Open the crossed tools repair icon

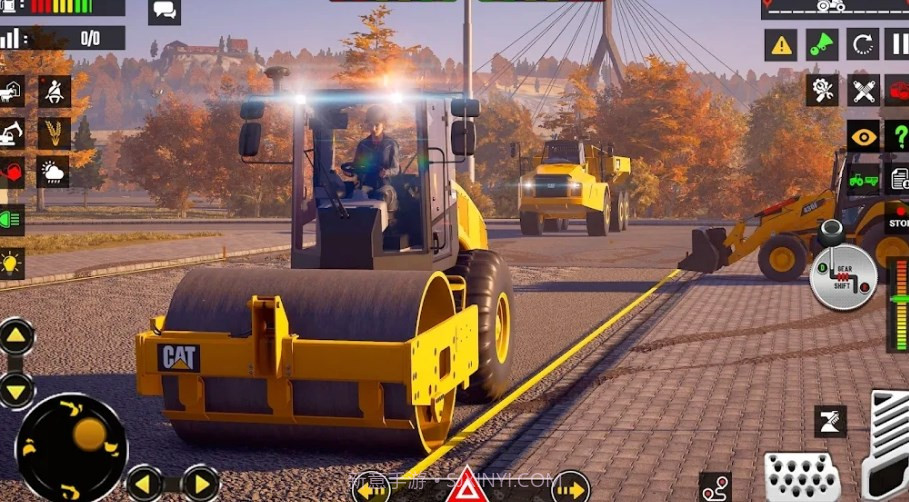tap(863, 90)
